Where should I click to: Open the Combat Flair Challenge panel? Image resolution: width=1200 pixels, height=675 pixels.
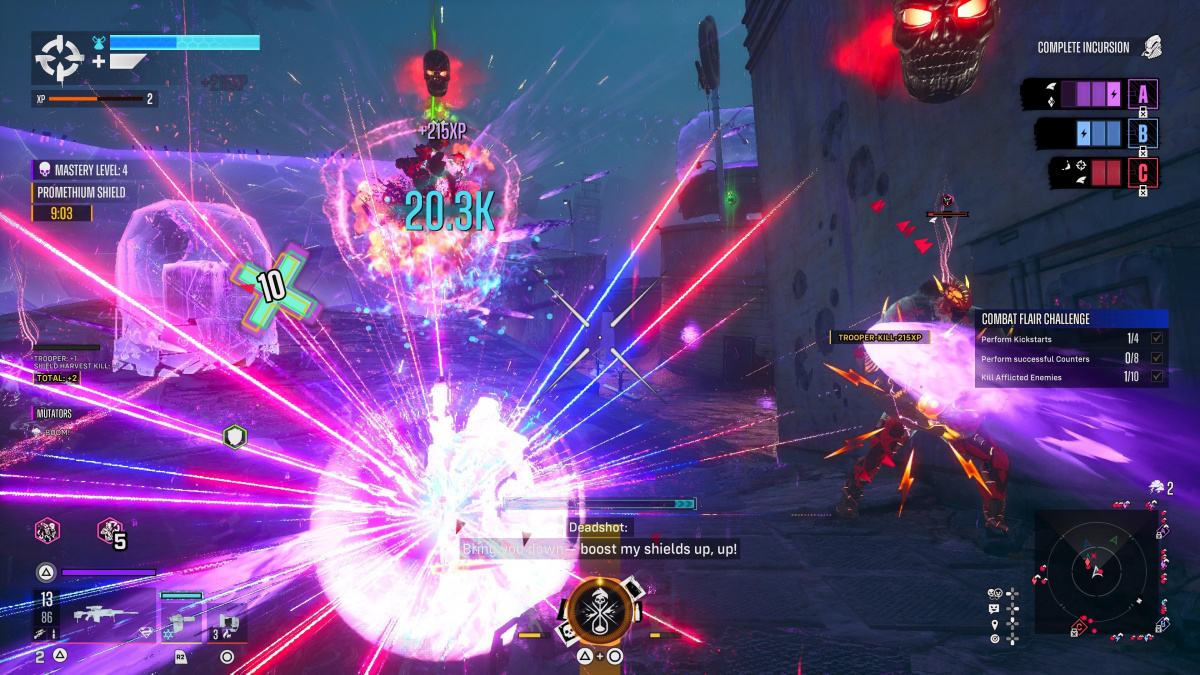(1071, 319)
